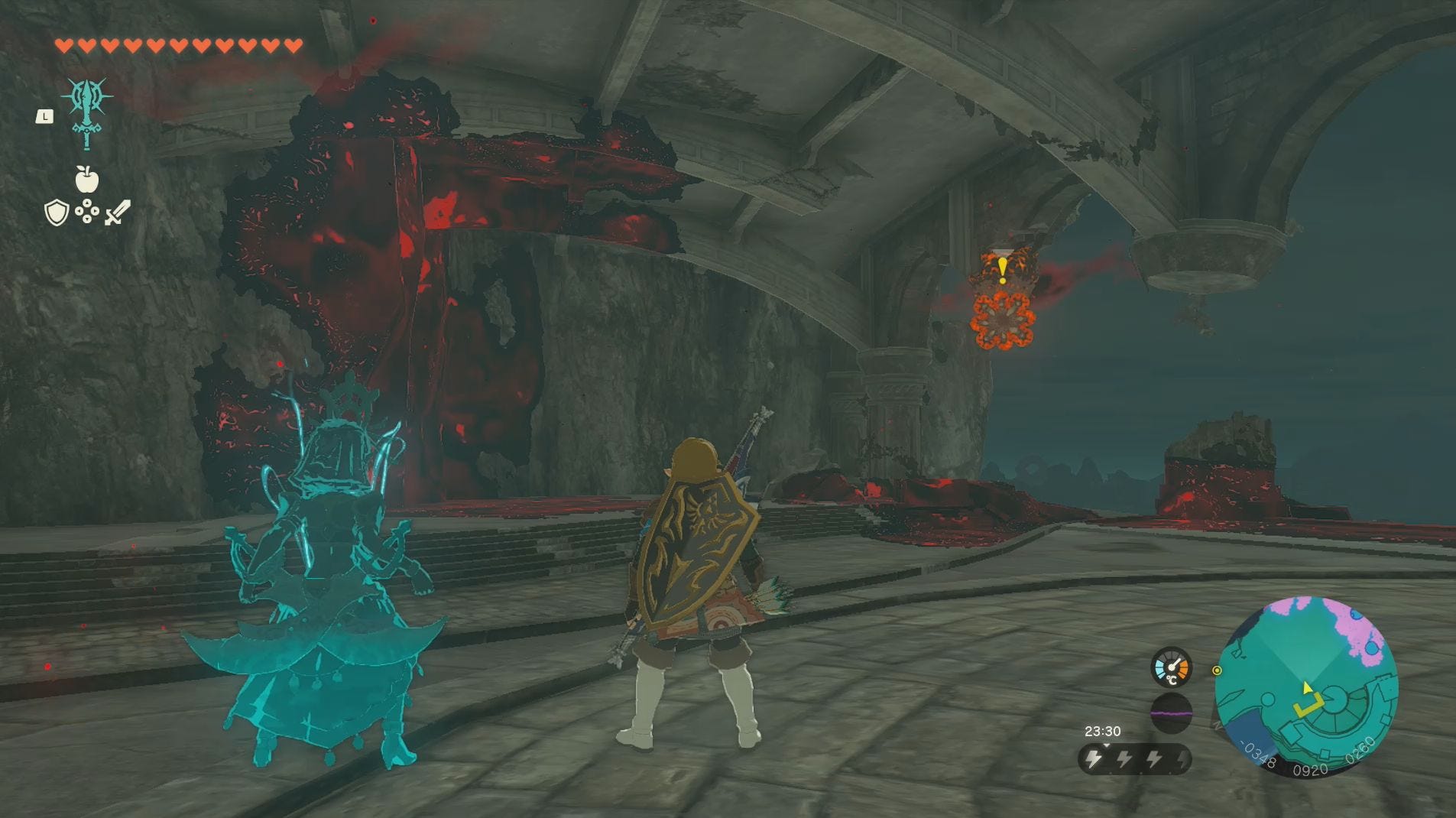Select the first lightning charge segment
The width and height of the screenshot is (1456, 818).
pyautogui.click(x=1094, y=758)
